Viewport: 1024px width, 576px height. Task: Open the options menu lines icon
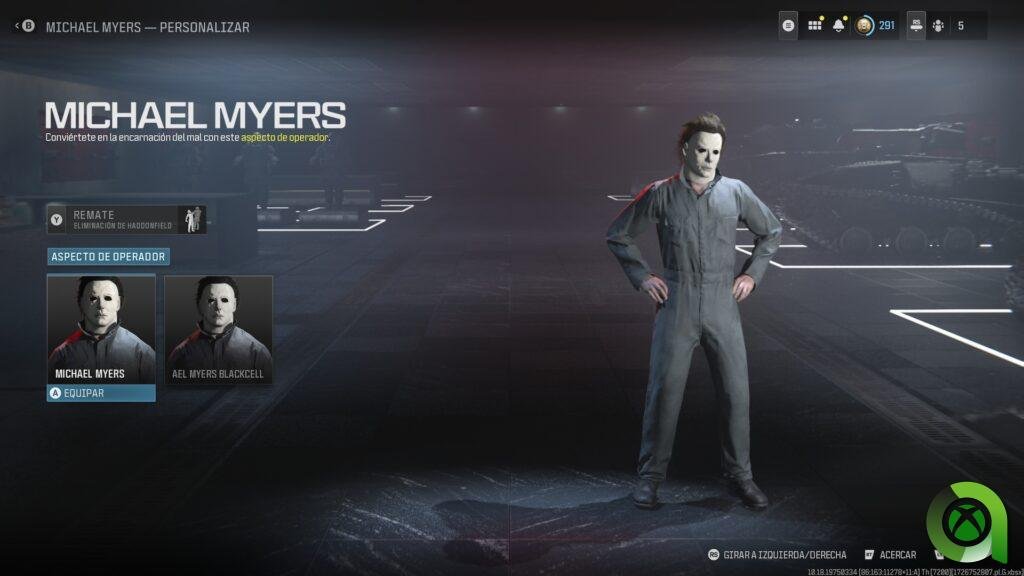coord(790,26)
